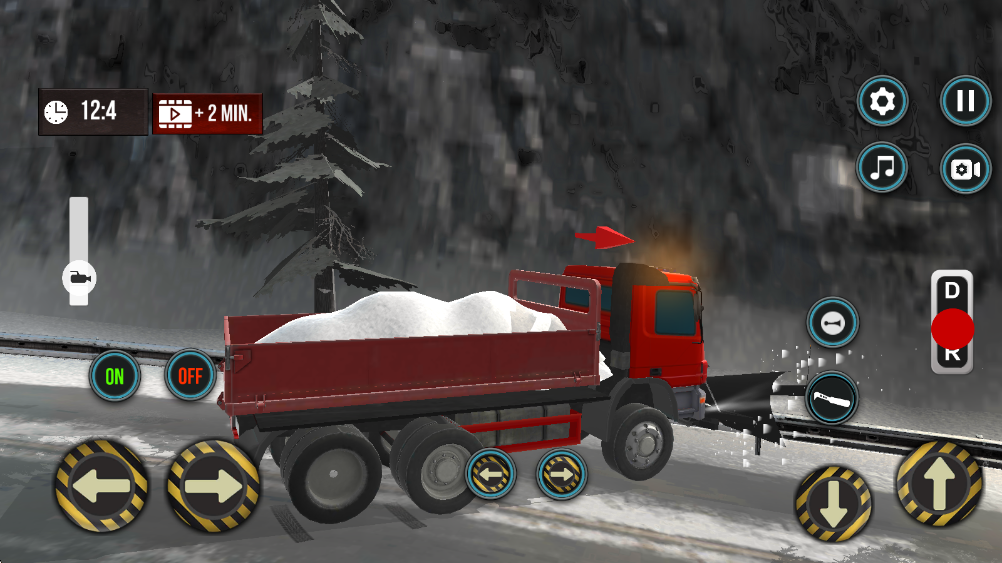
Task: Steer left with the large left arrow
Action: pyautogui.click(x=102, y=486)
